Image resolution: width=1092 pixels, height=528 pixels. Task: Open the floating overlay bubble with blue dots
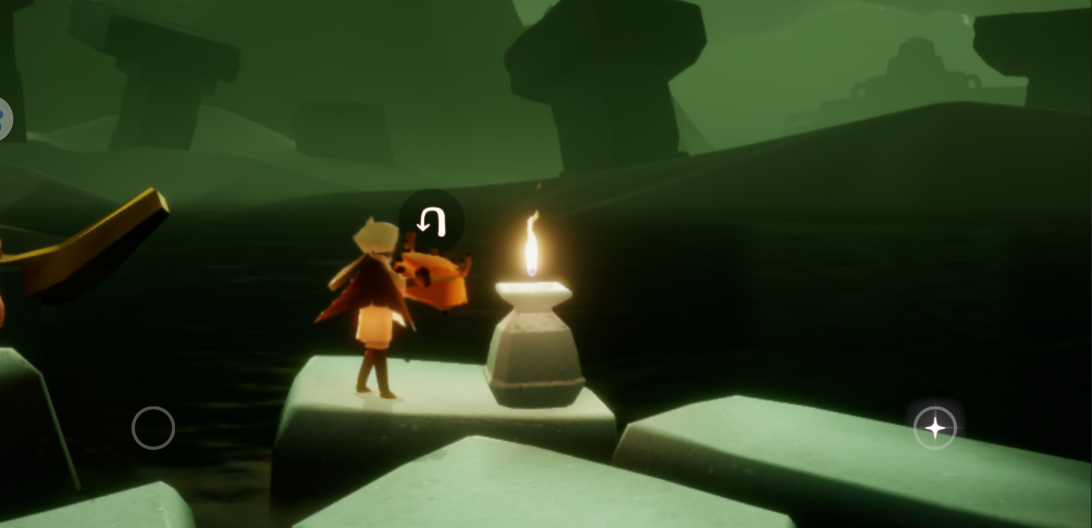[4, 120]
